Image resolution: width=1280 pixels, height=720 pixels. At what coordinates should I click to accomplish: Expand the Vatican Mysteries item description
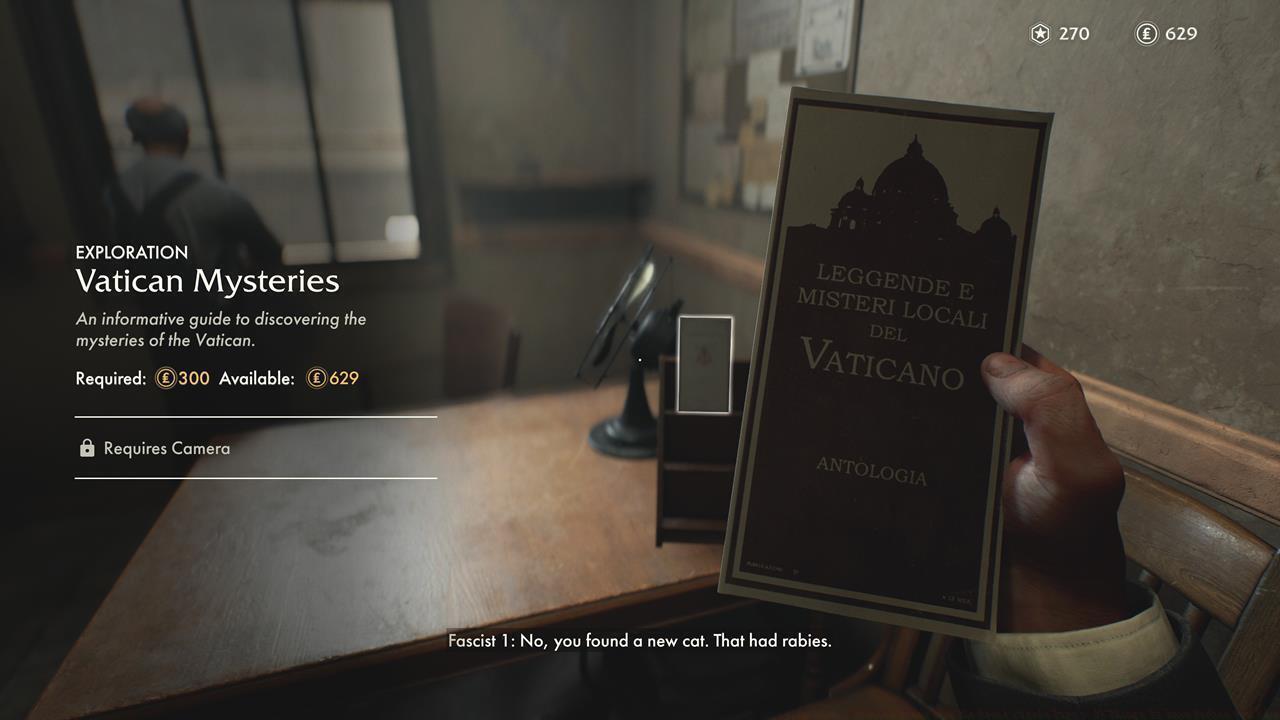point(222,331)
